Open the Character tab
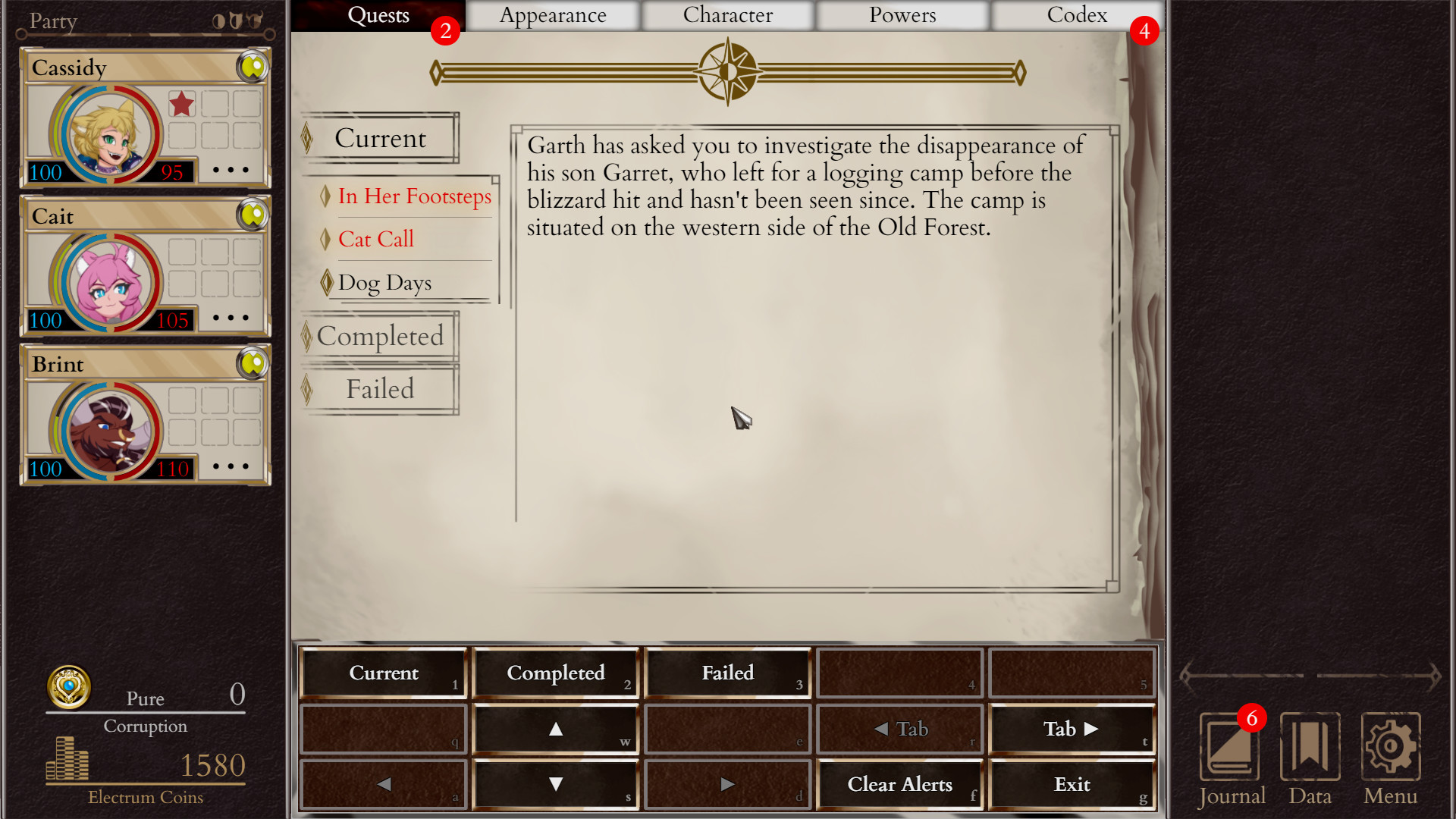1456x819 pixels. tap(727, 15)
